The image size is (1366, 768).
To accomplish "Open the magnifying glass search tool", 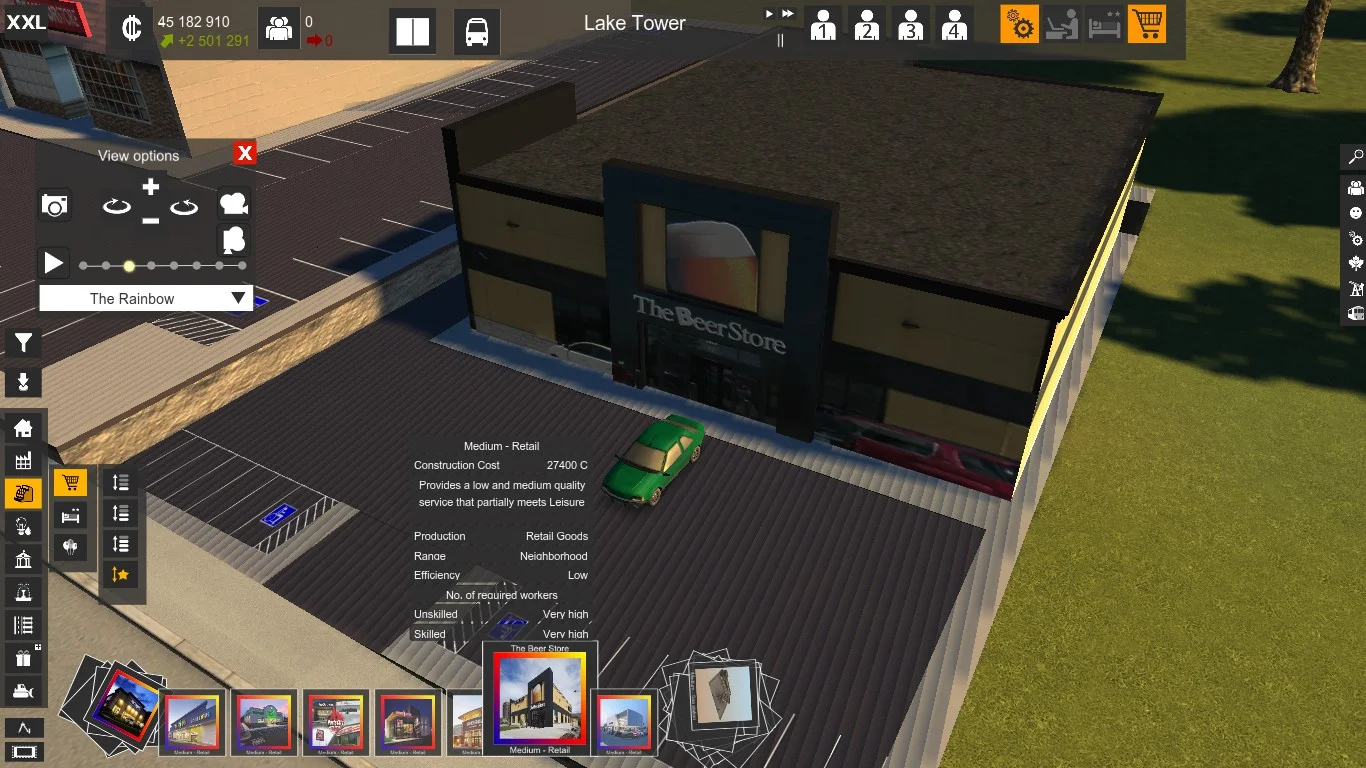I will click(1356, 157).
